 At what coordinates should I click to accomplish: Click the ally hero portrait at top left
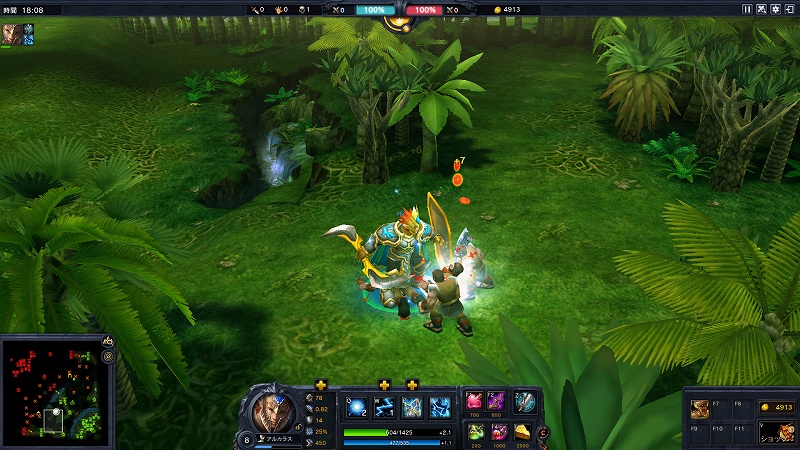(x=10, y=34)
